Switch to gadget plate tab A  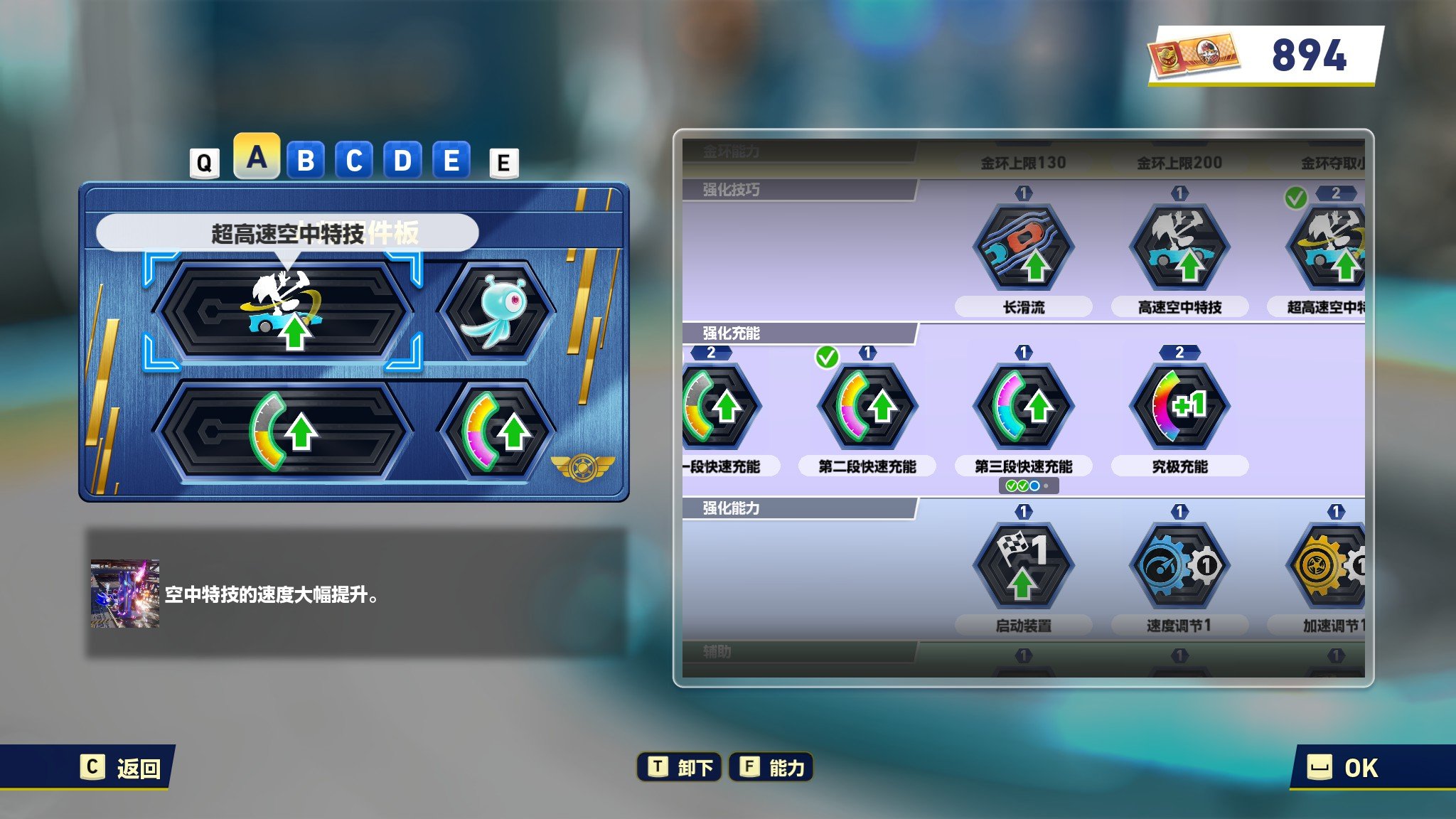[x=257, y=157]
